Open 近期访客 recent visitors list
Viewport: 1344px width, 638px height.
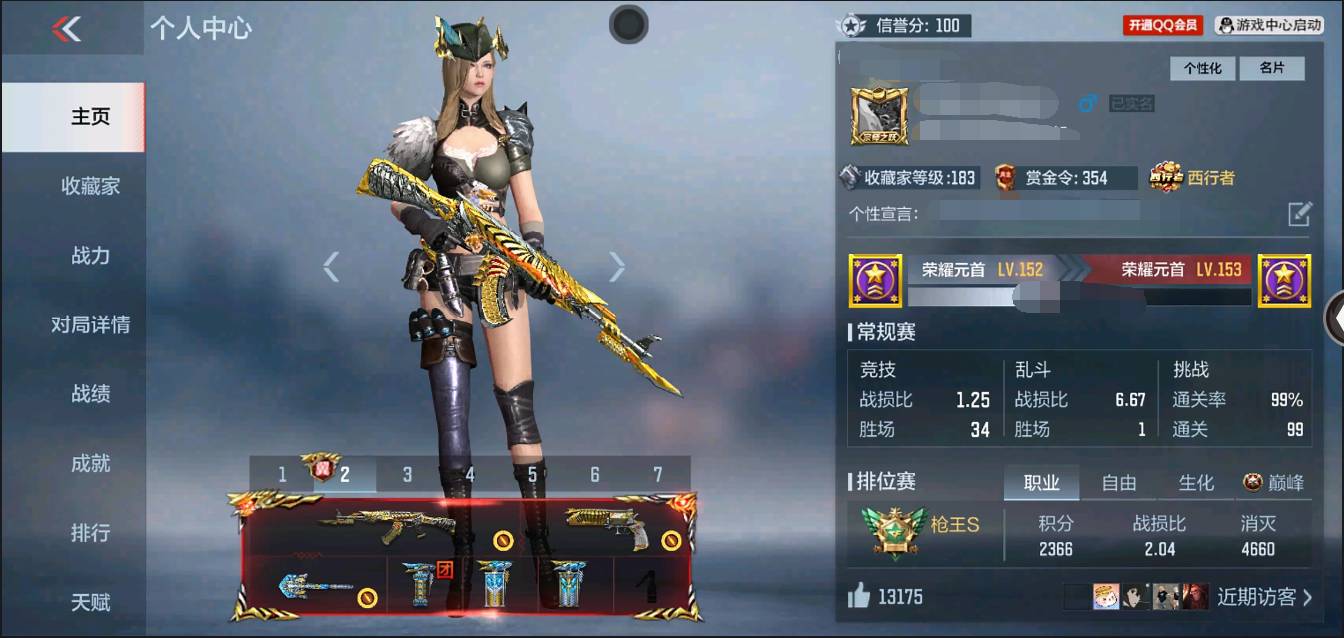(1264, 597)
